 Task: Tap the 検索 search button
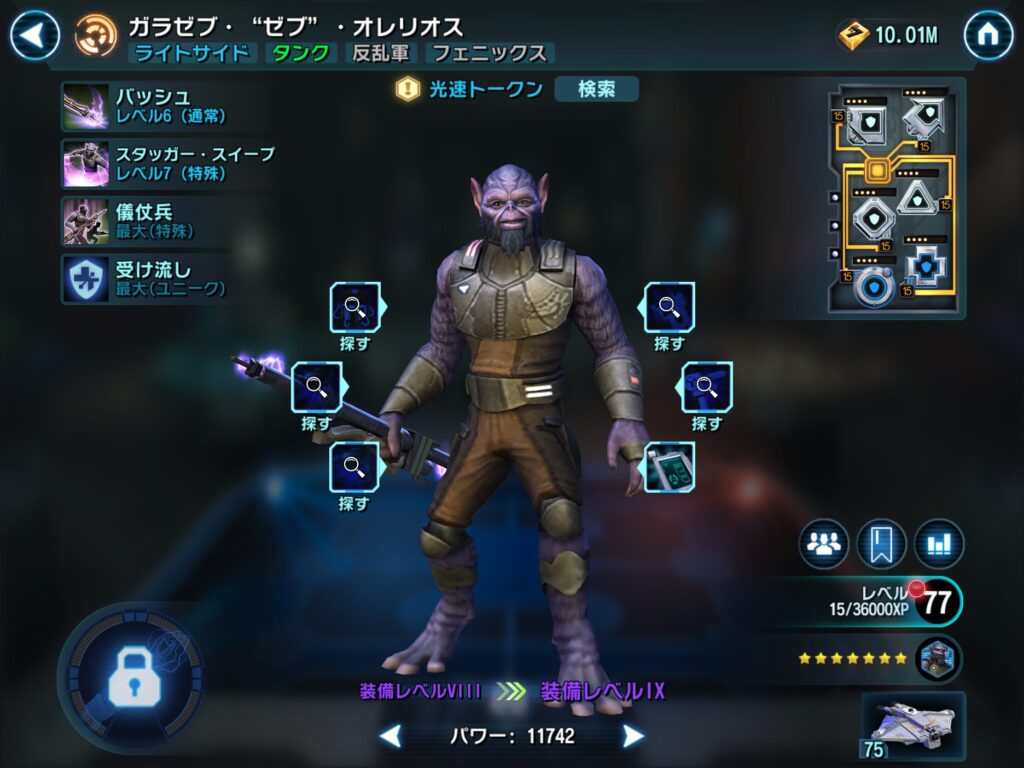click(596, 89)
